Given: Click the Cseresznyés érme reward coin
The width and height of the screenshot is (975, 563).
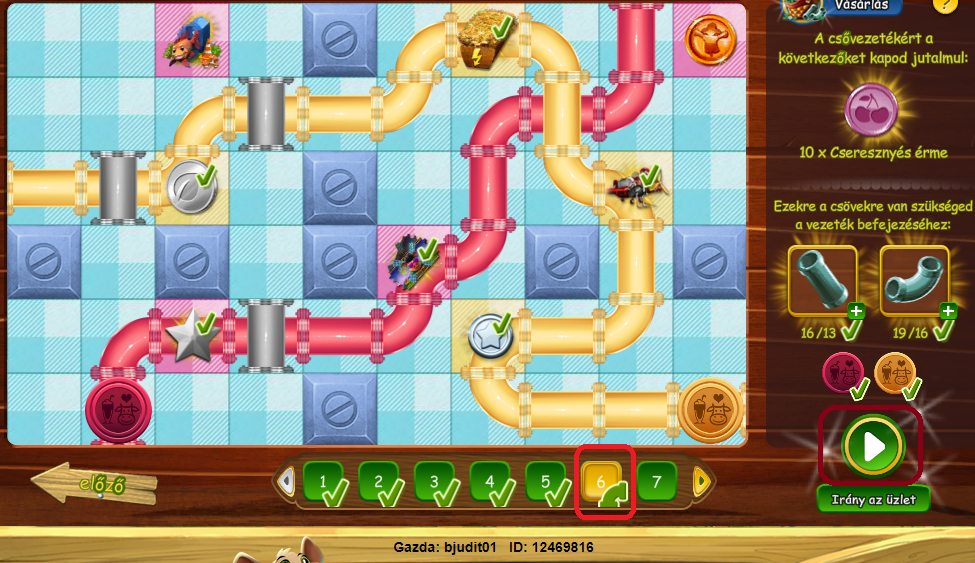Looking at the screenshot, I should click(x=871, y=109).
